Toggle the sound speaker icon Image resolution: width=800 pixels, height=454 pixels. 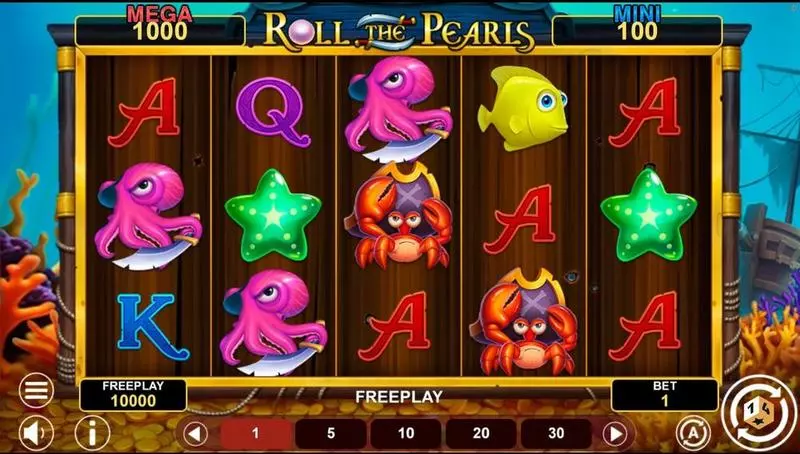click(x=37, y=433)
